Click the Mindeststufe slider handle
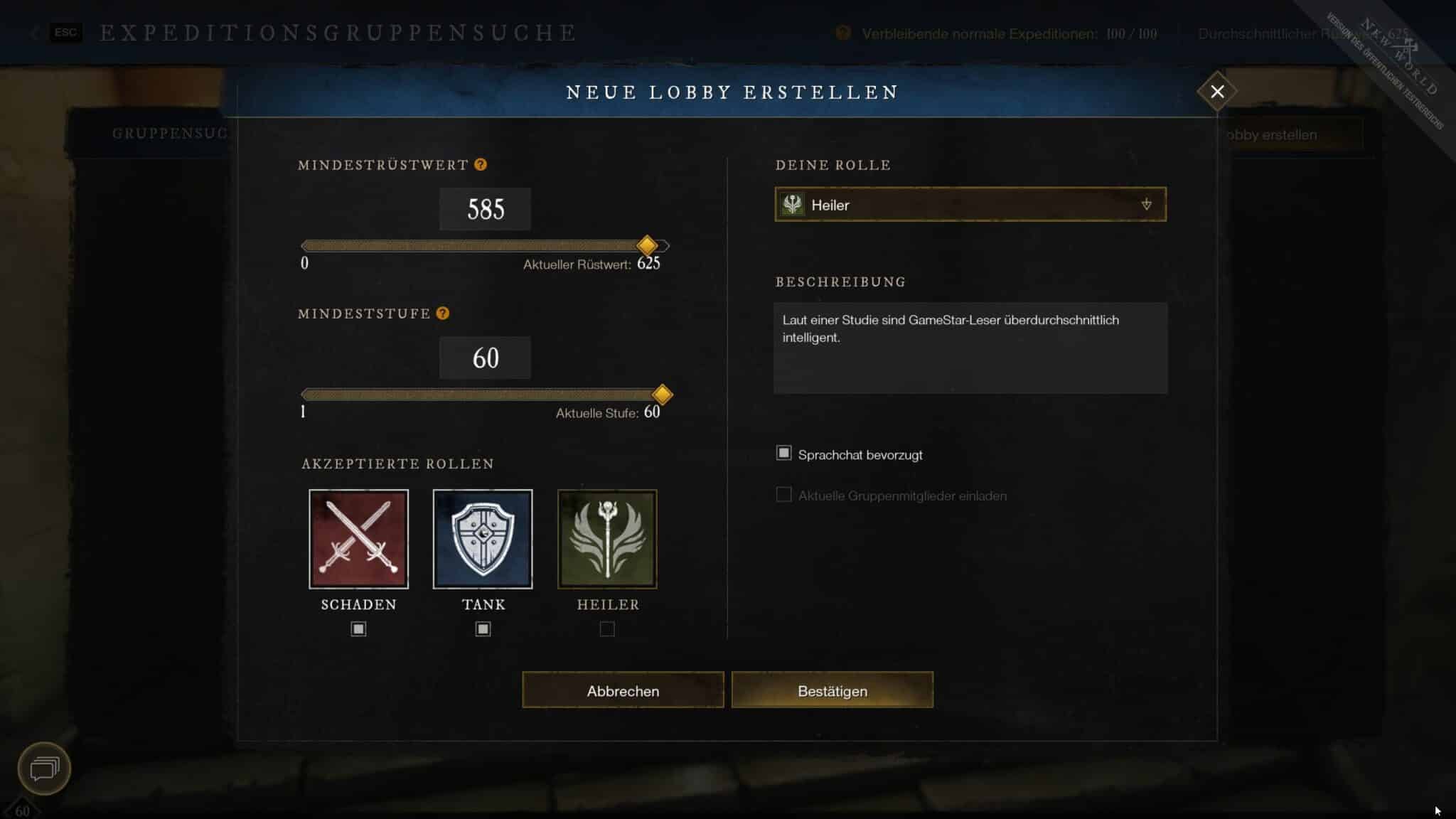 click(x=662, y=395)
